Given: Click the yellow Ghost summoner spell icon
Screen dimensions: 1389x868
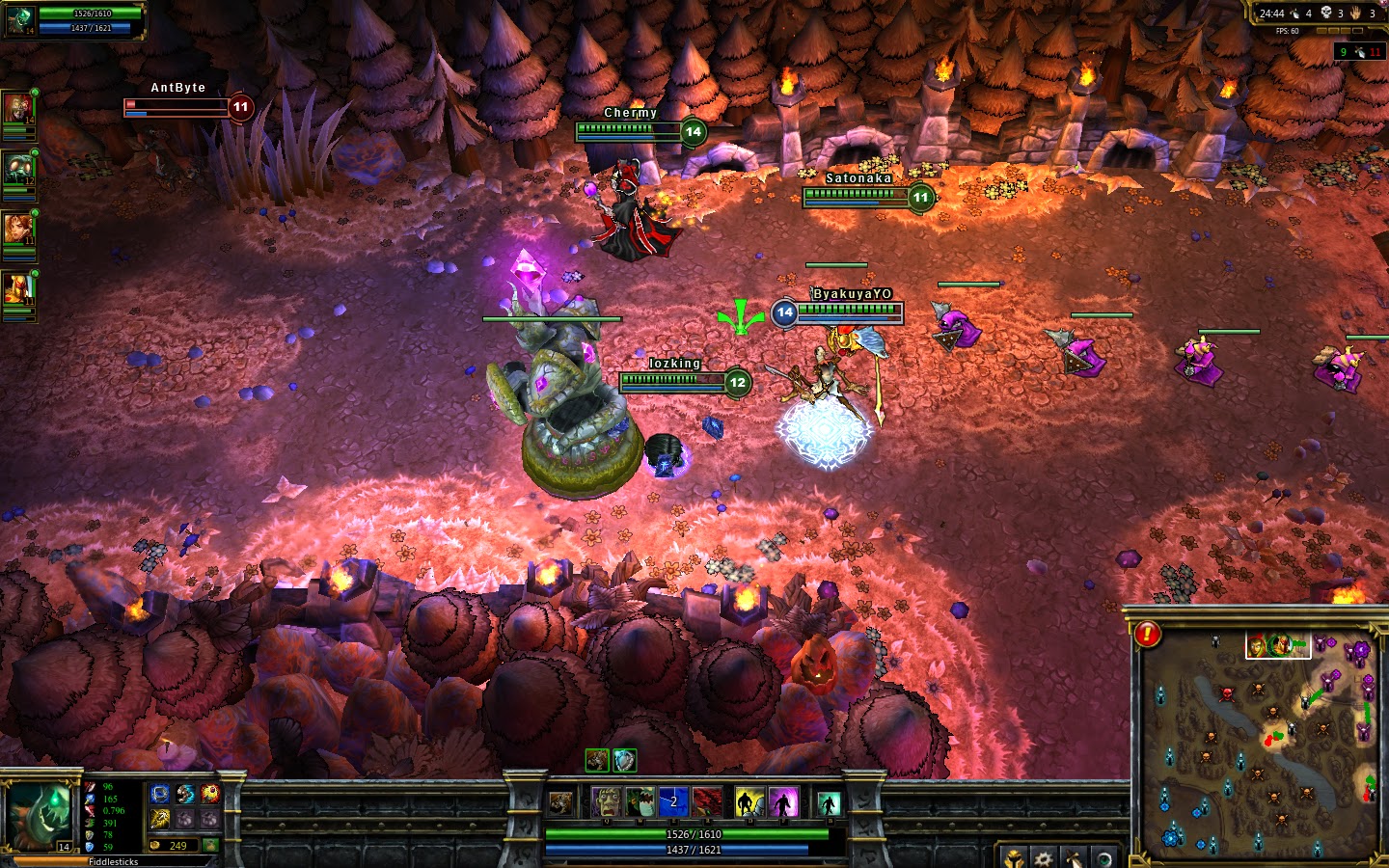Looking at the screenshot, I should click(x=748, y=800).
